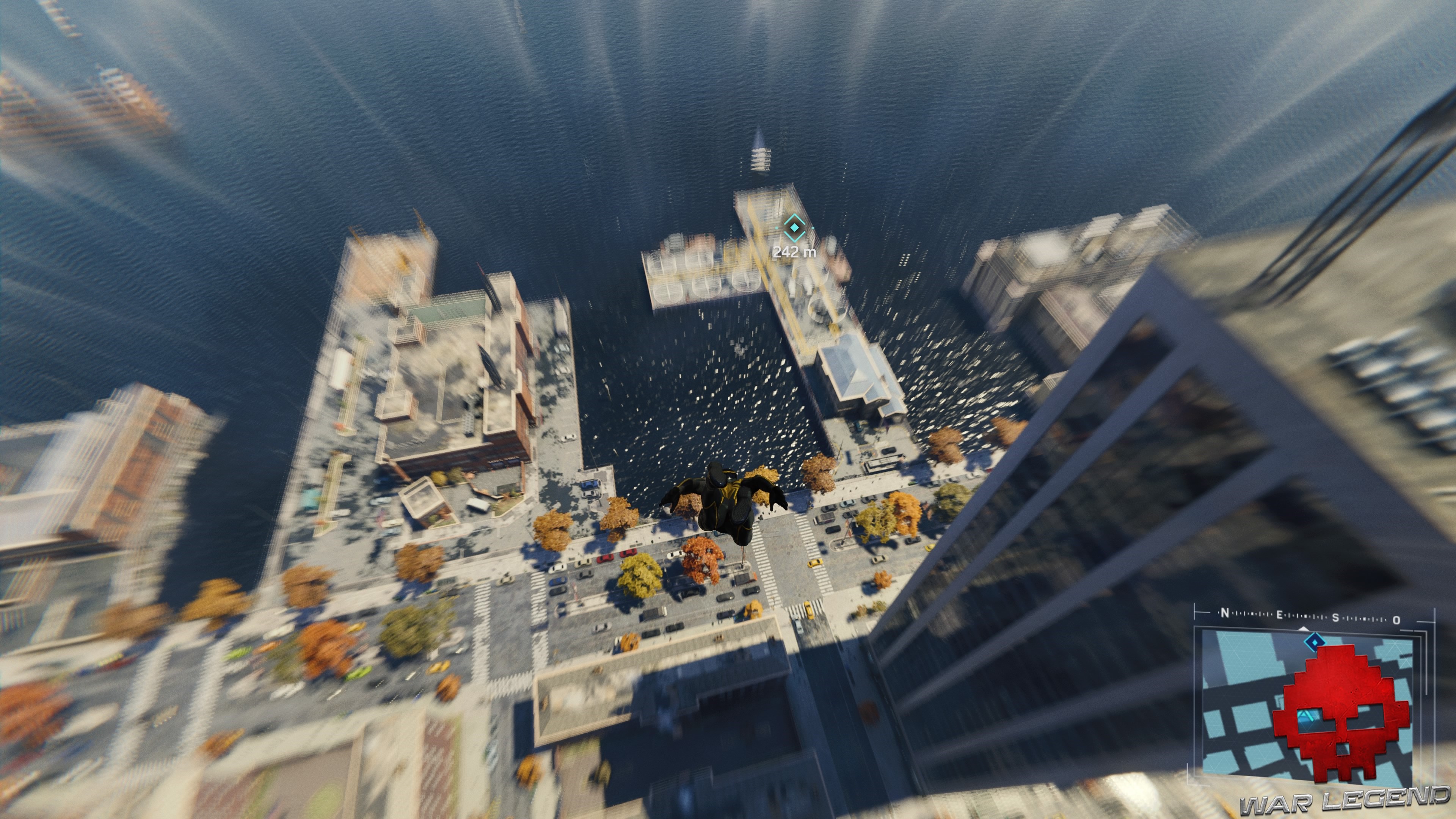Click the S letter on the compass bar
The image size is (1456, 819).
click(x=1335, y=618)
